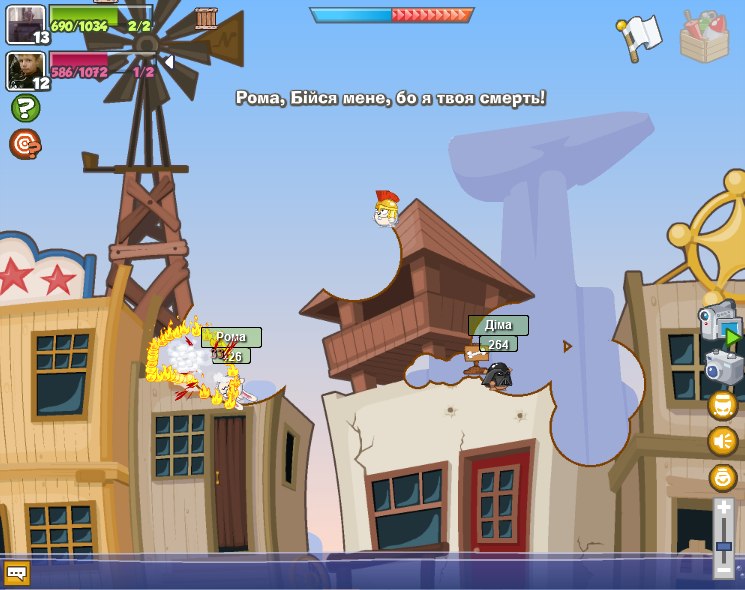Click the round hat-and-face button
745x590 pixels.
722,405
